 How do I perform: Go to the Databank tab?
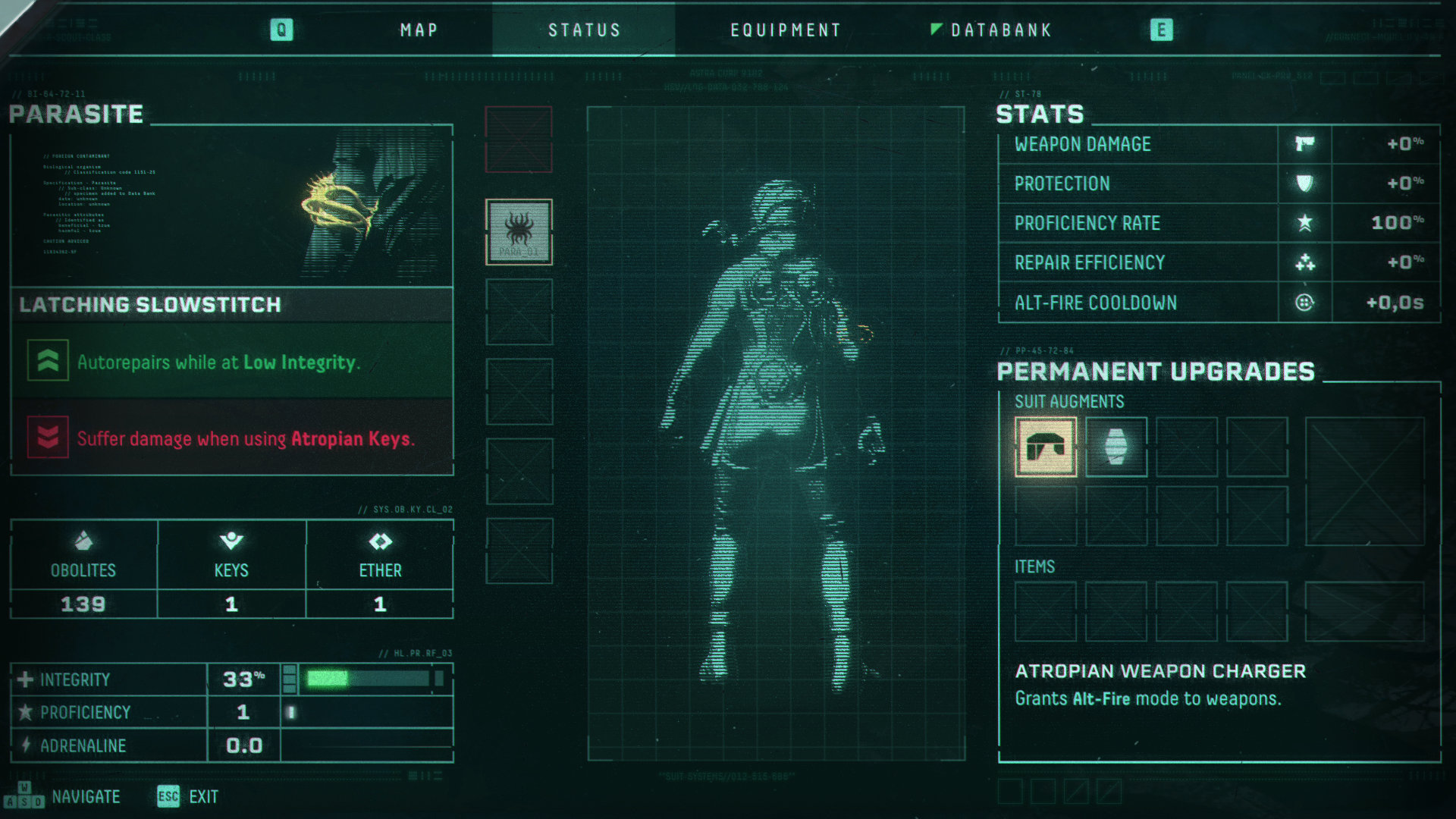[x=1000, y=30]
